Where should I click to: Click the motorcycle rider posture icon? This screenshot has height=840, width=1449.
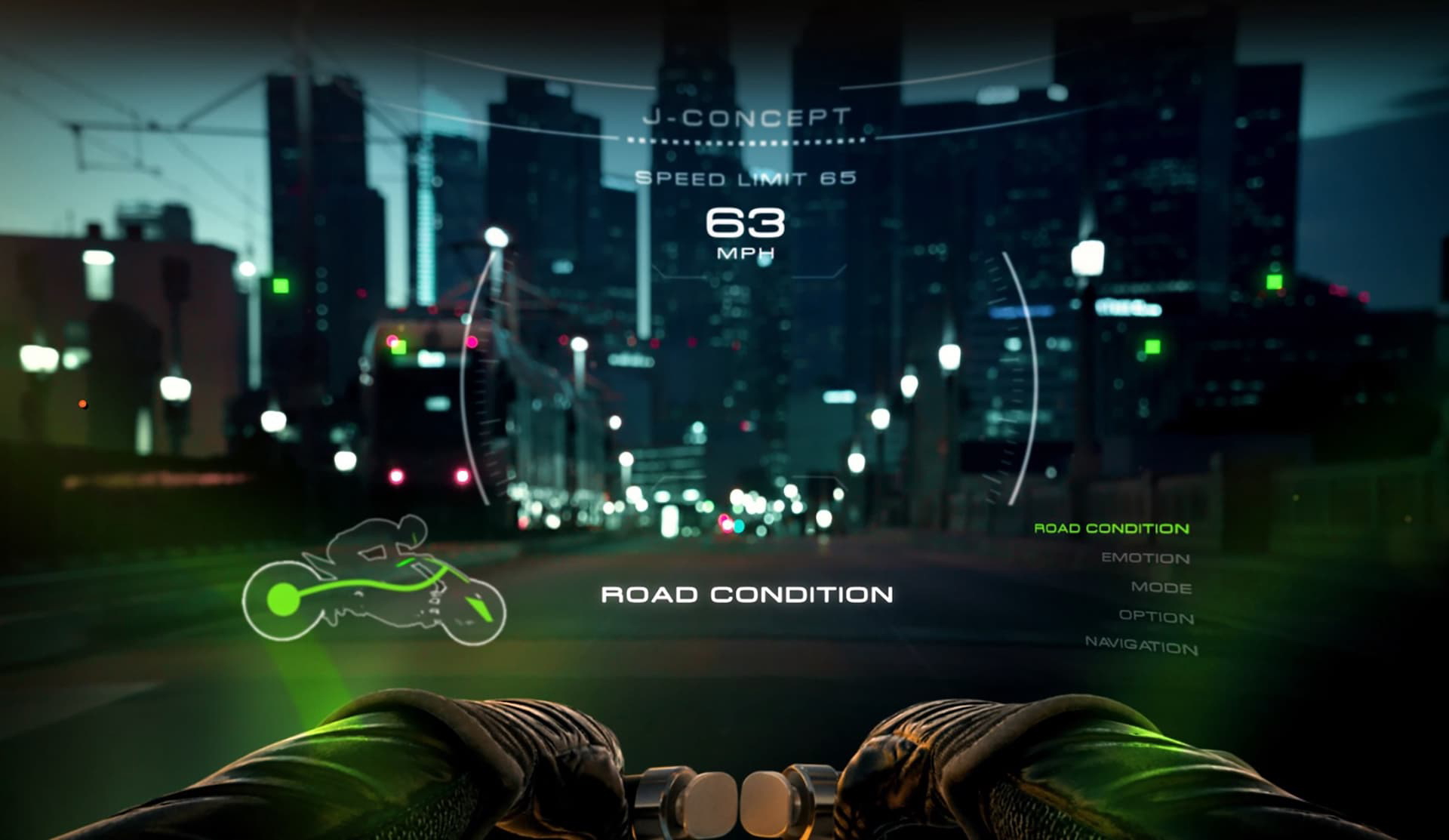374,581
